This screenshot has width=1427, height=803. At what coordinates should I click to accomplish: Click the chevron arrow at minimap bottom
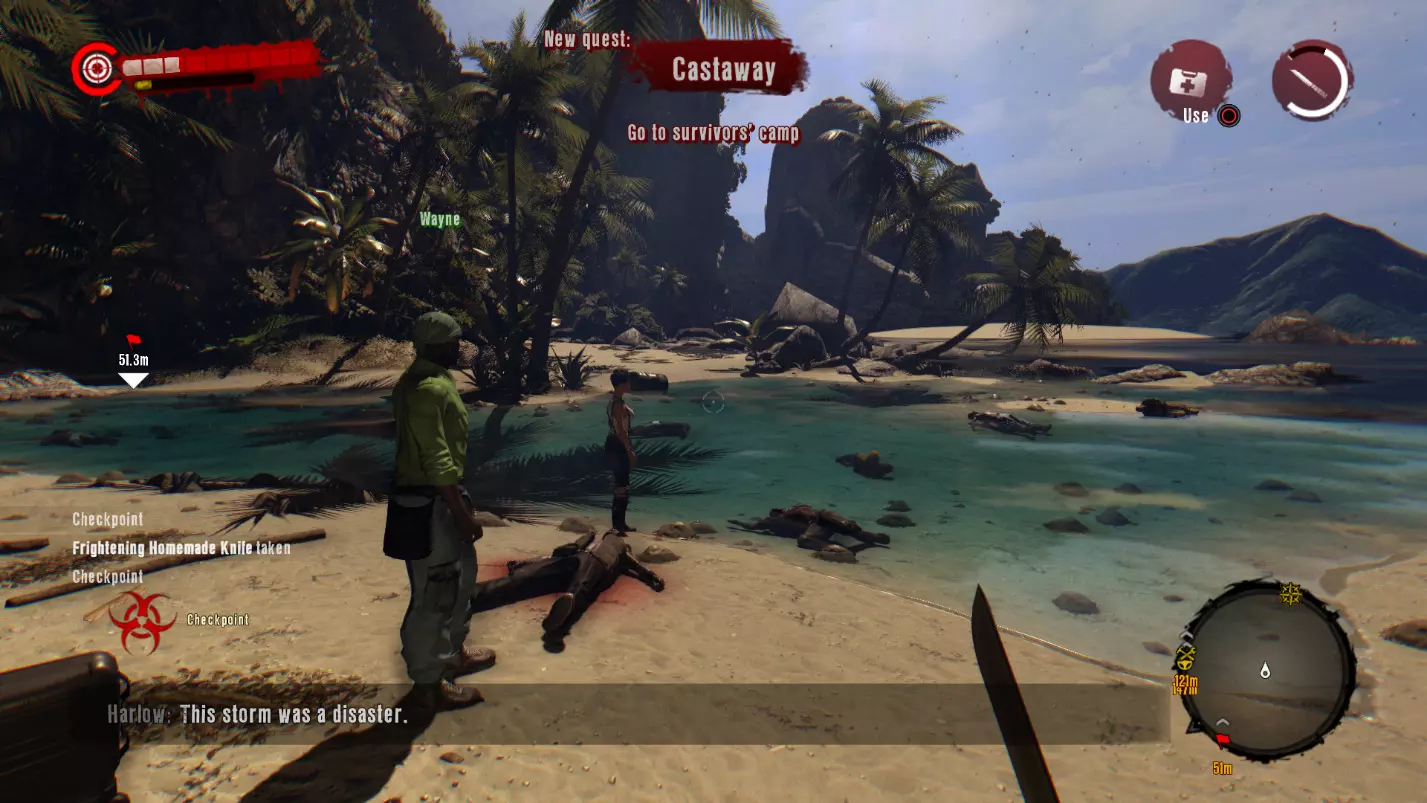[1222, 721]
